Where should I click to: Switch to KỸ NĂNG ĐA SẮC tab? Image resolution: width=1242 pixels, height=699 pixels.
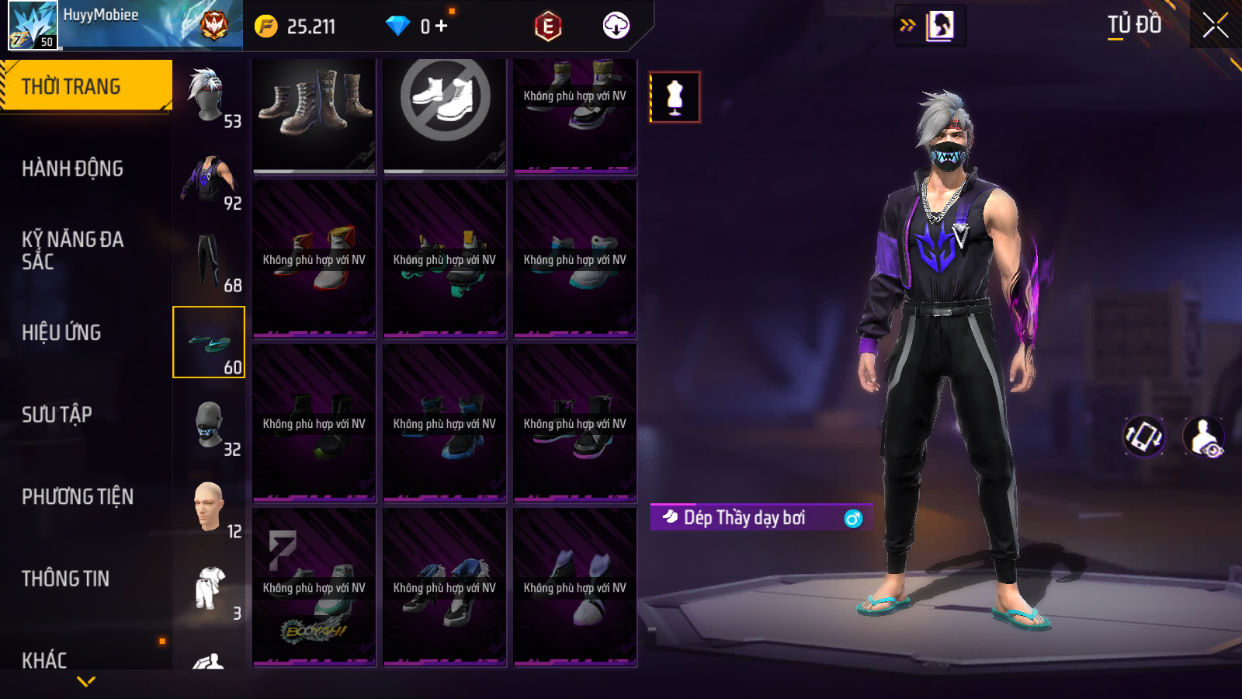pyautogui.click(x=73, y=250)
